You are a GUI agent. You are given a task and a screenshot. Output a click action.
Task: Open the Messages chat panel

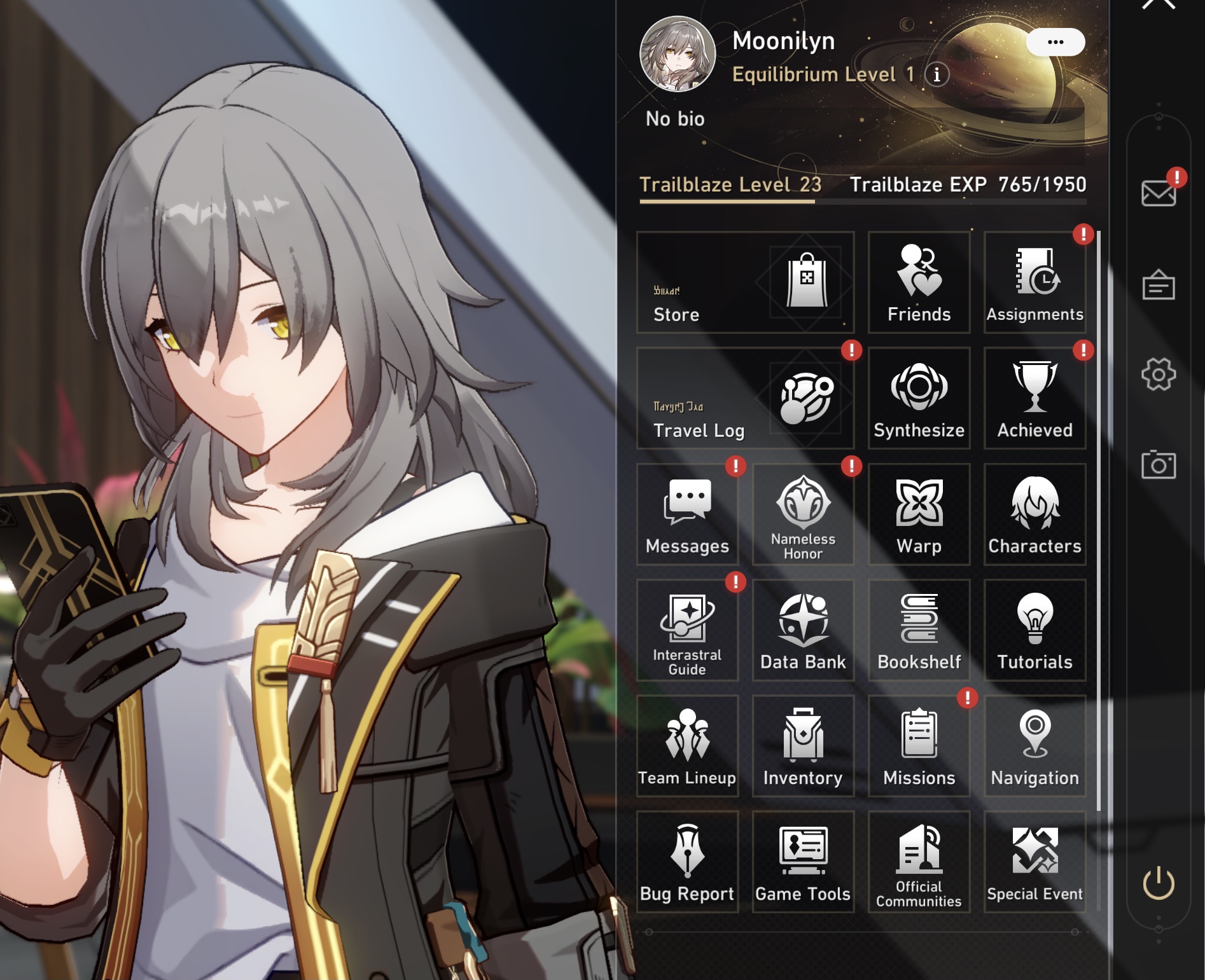coord(687,515)
